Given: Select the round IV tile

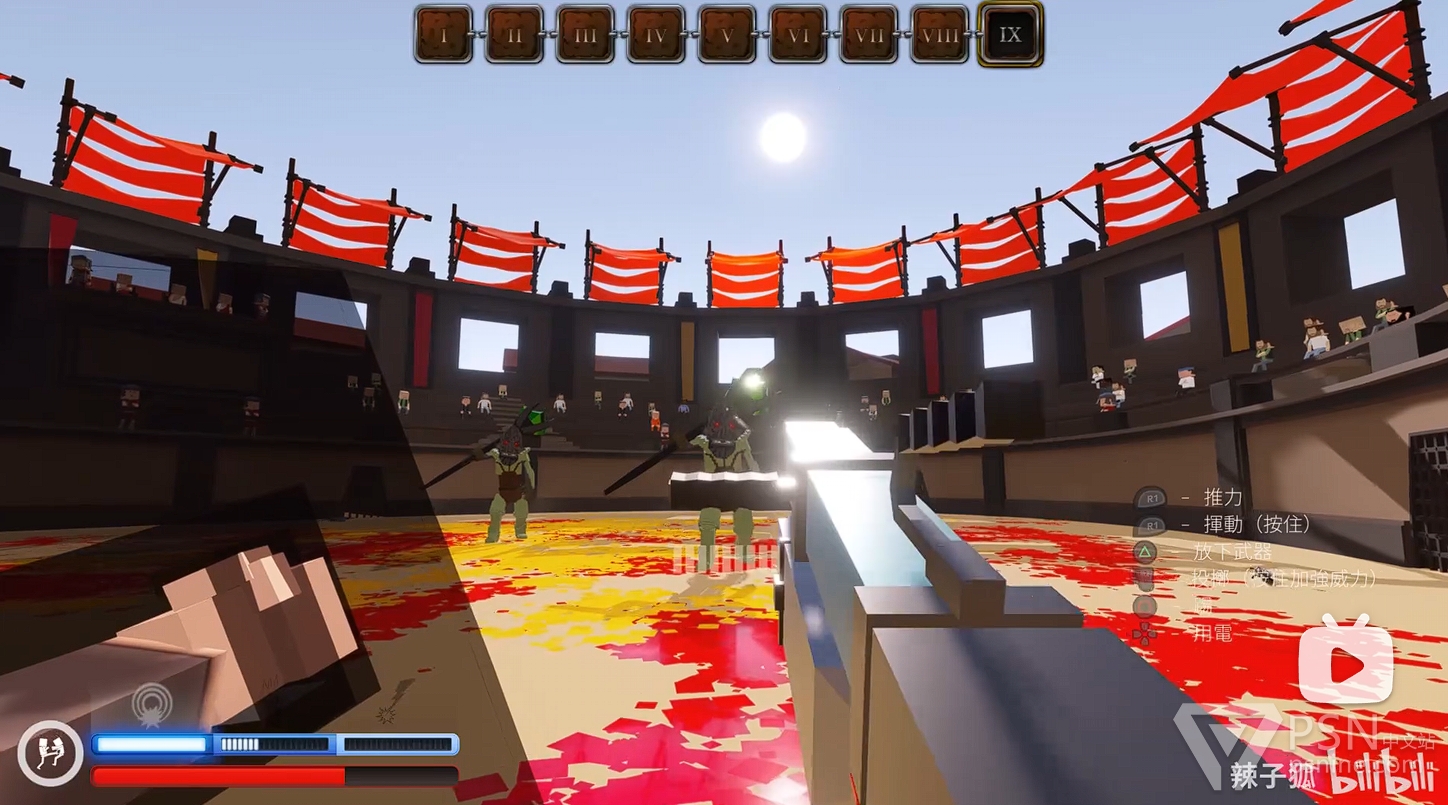Looking at the screenshot, I should (656, 35).
